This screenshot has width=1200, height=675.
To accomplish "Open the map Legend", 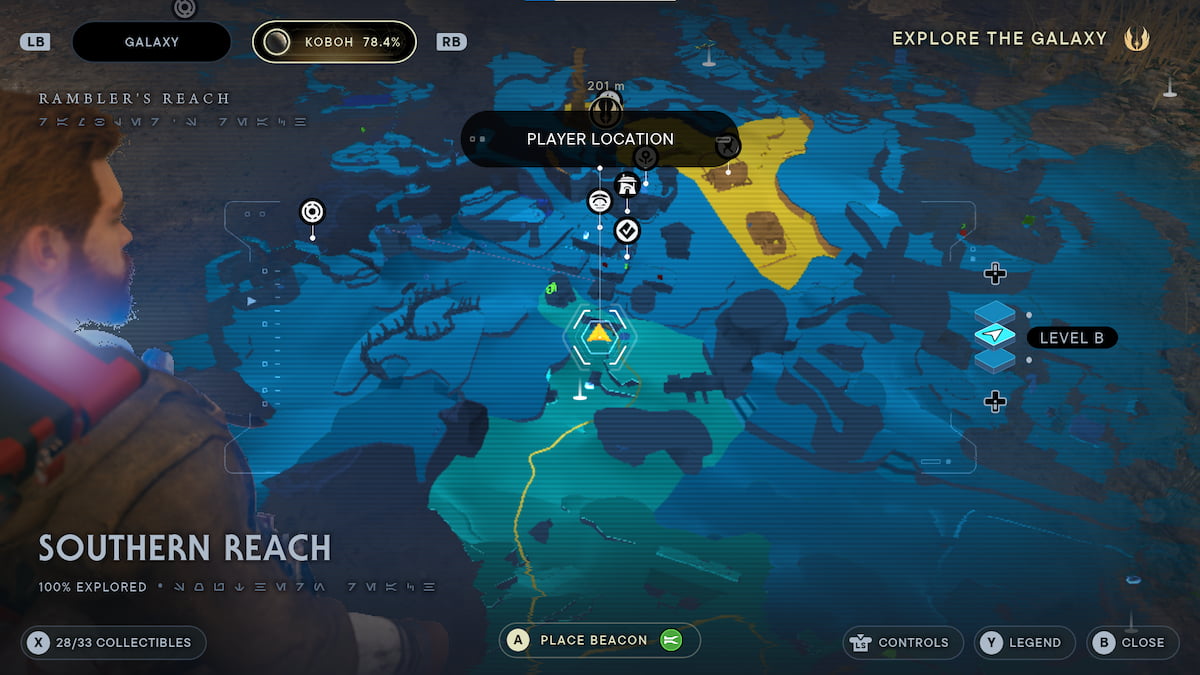I will coord(1024,642).
